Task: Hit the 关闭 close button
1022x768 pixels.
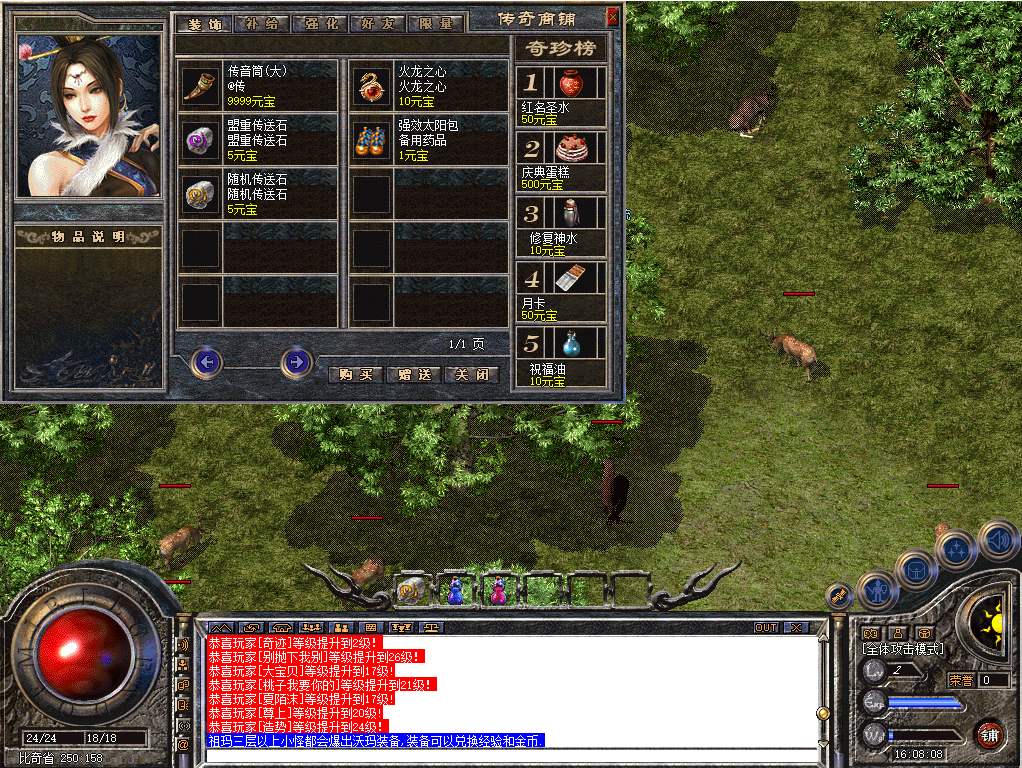Action: click(x=470, y=375)
